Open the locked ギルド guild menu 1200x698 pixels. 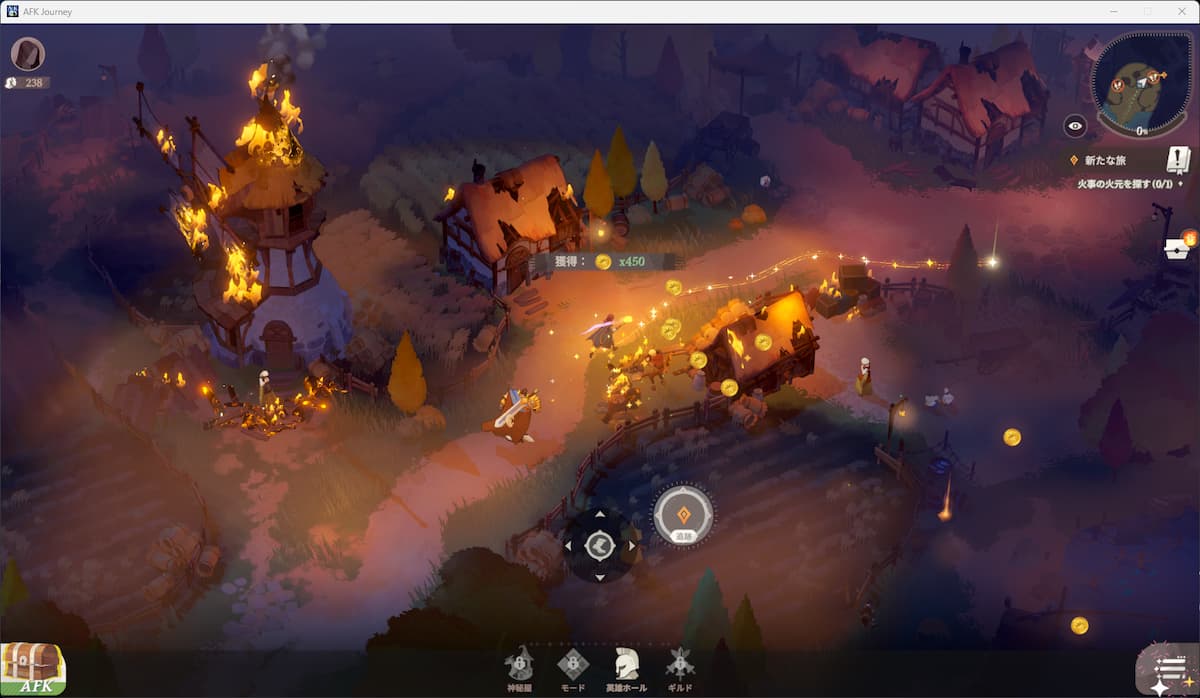pos(680,664)
